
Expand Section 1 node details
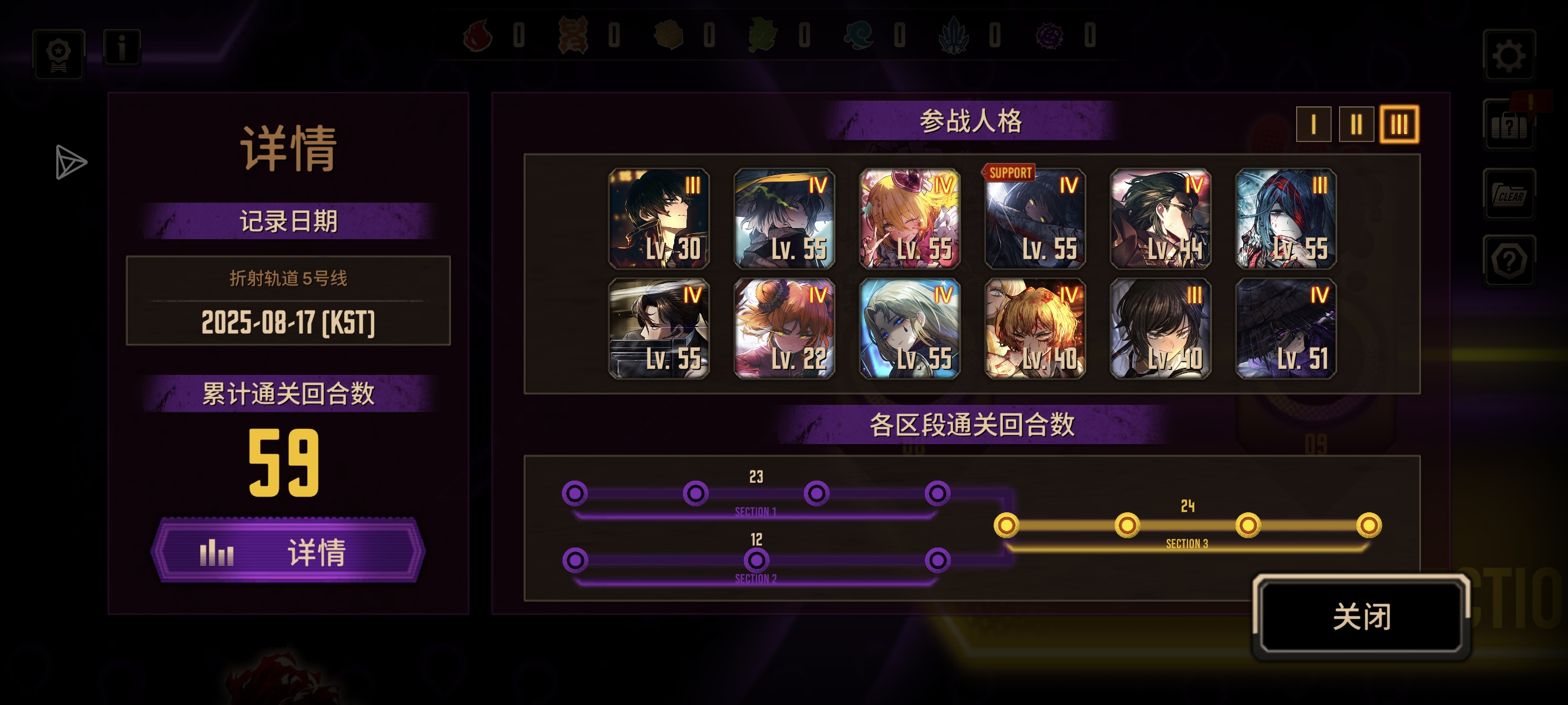click(x=757, y=513)
